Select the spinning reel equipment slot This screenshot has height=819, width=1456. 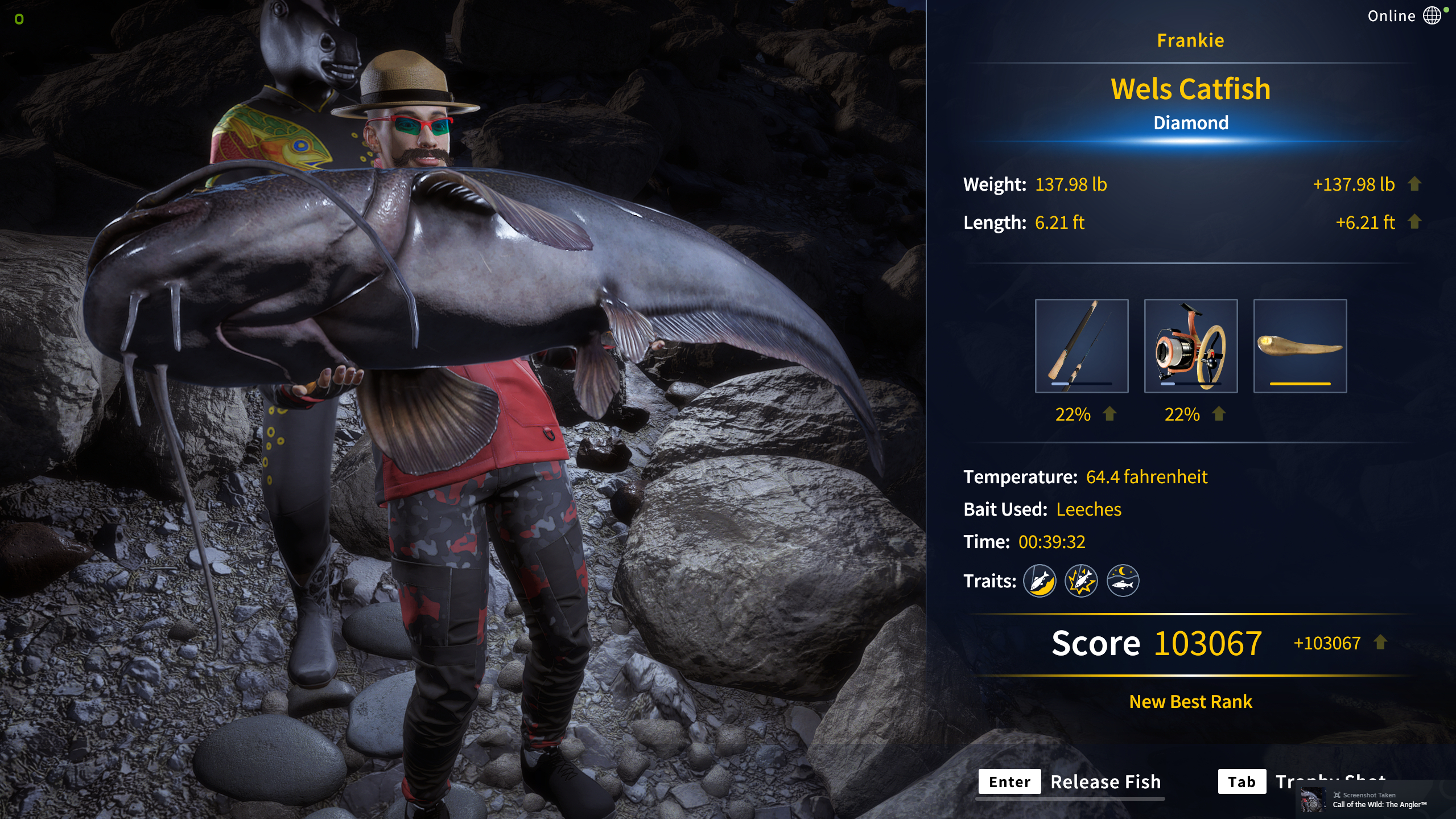pos(1190,345)
